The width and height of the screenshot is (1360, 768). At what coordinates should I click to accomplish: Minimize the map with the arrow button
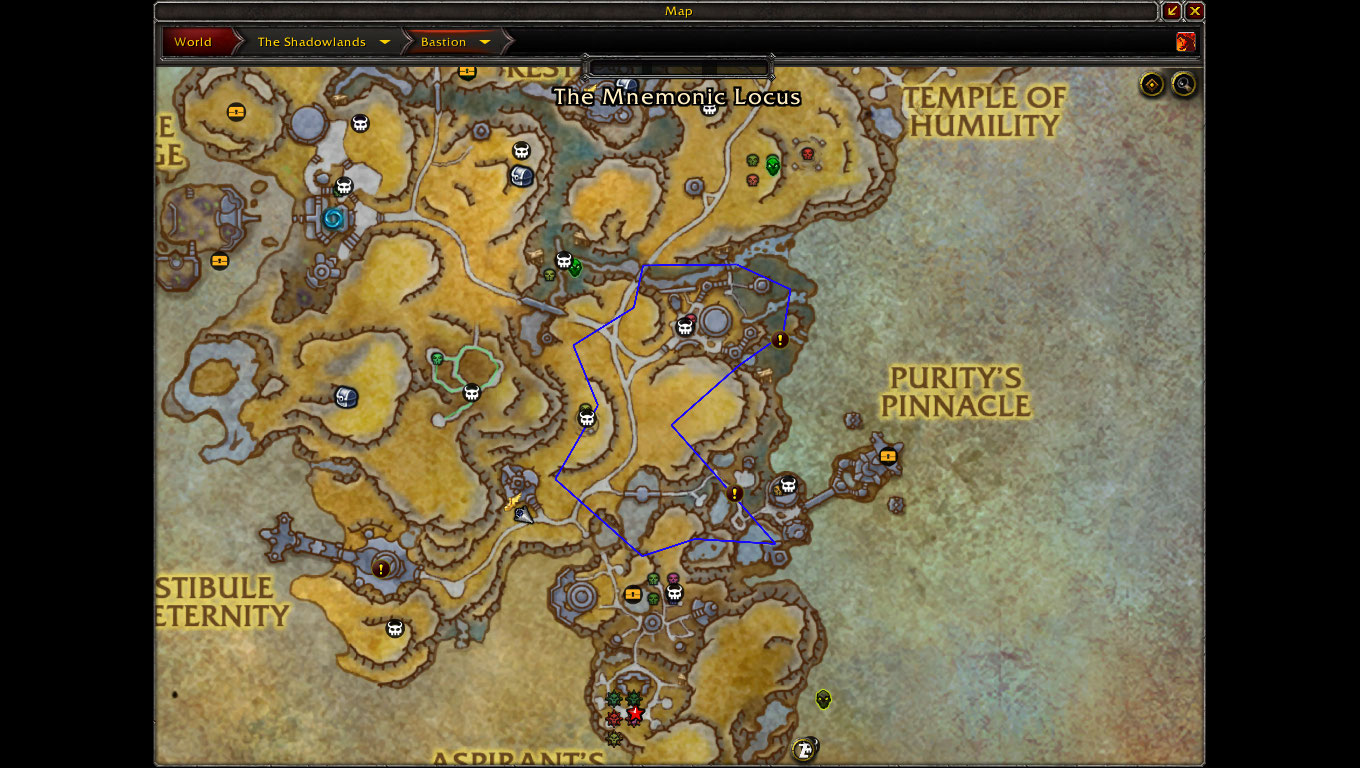point(1172,11)
